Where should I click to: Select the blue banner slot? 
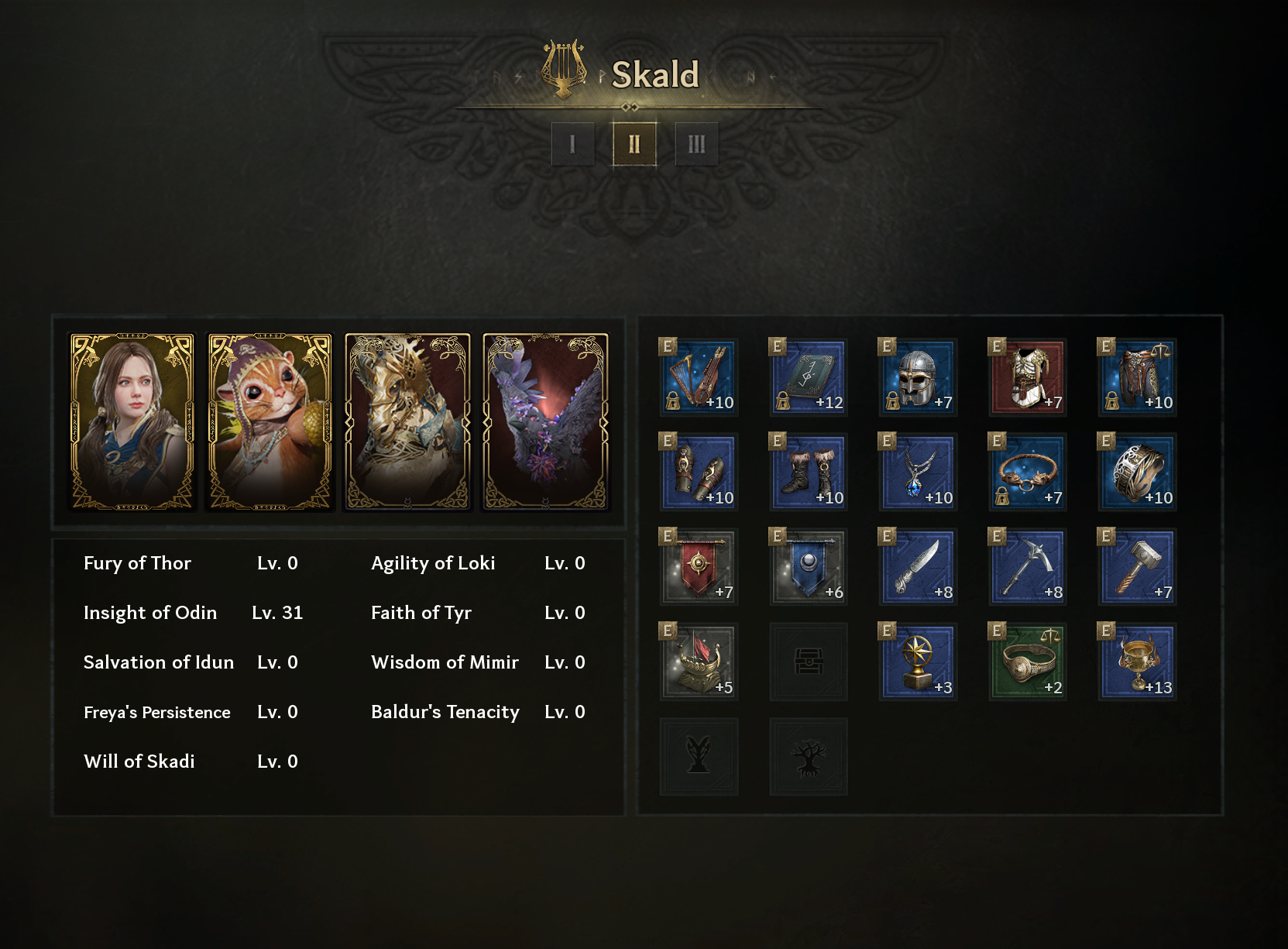pyautogui.click(x=809, y=567)
